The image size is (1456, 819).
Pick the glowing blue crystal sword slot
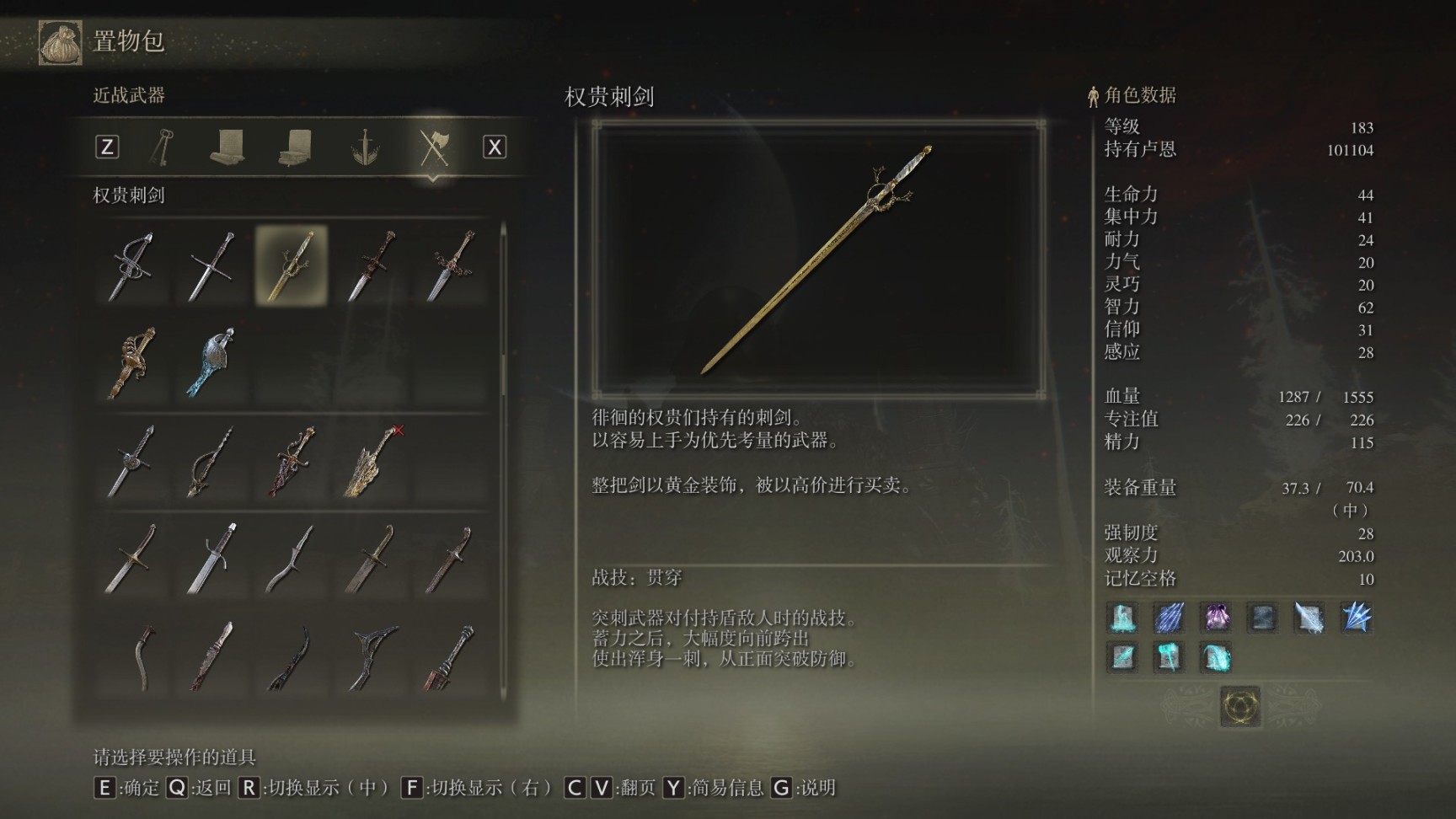[211, 362]
